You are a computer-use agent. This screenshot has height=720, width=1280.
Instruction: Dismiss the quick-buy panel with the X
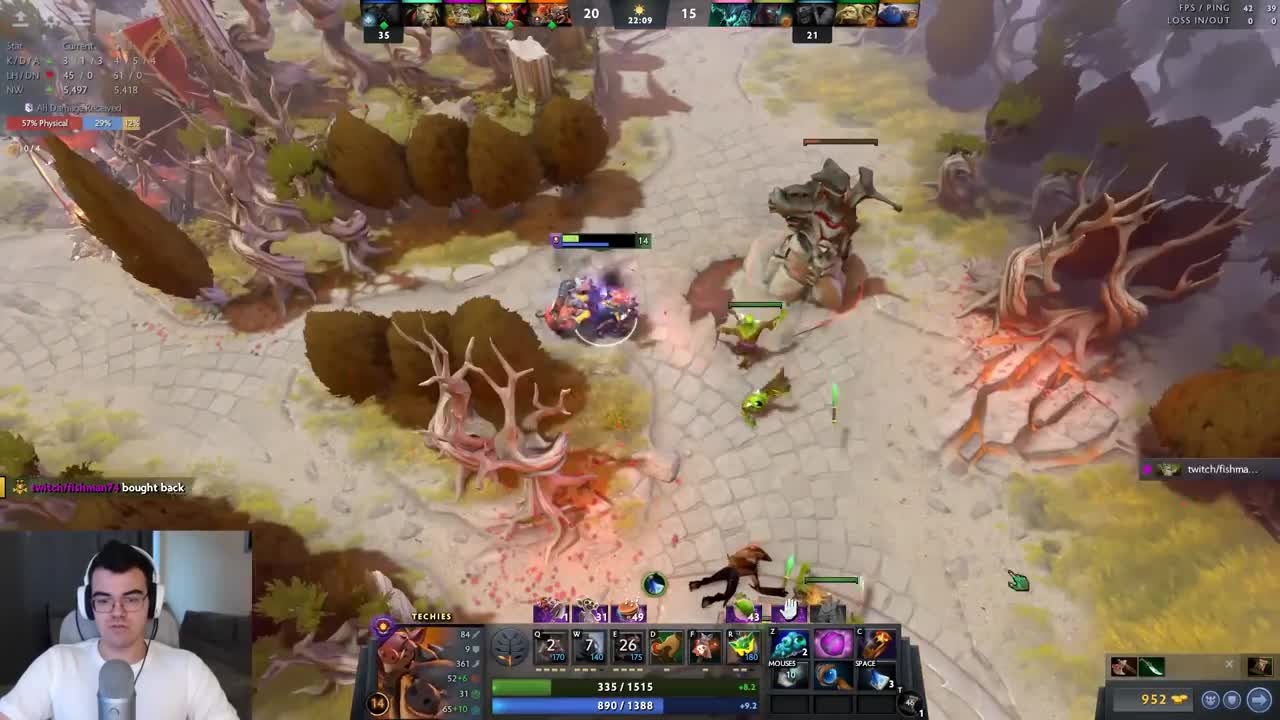click(x=1229, y=664)
